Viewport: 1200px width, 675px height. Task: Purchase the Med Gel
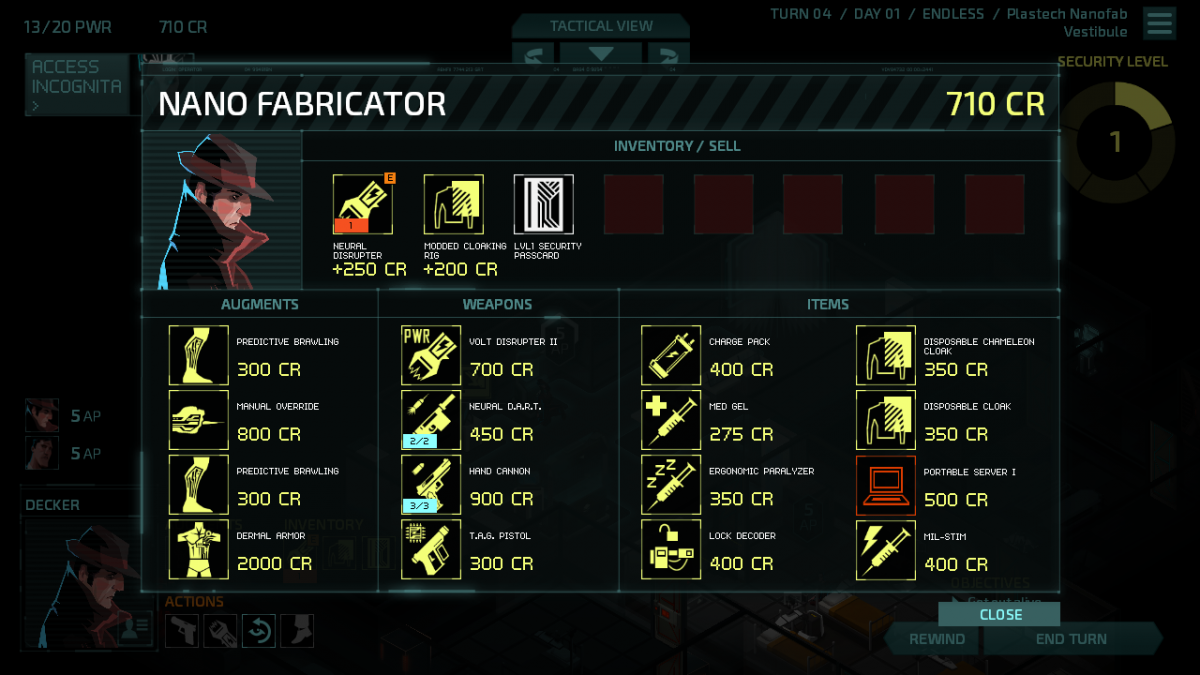(x=671, y=420)
